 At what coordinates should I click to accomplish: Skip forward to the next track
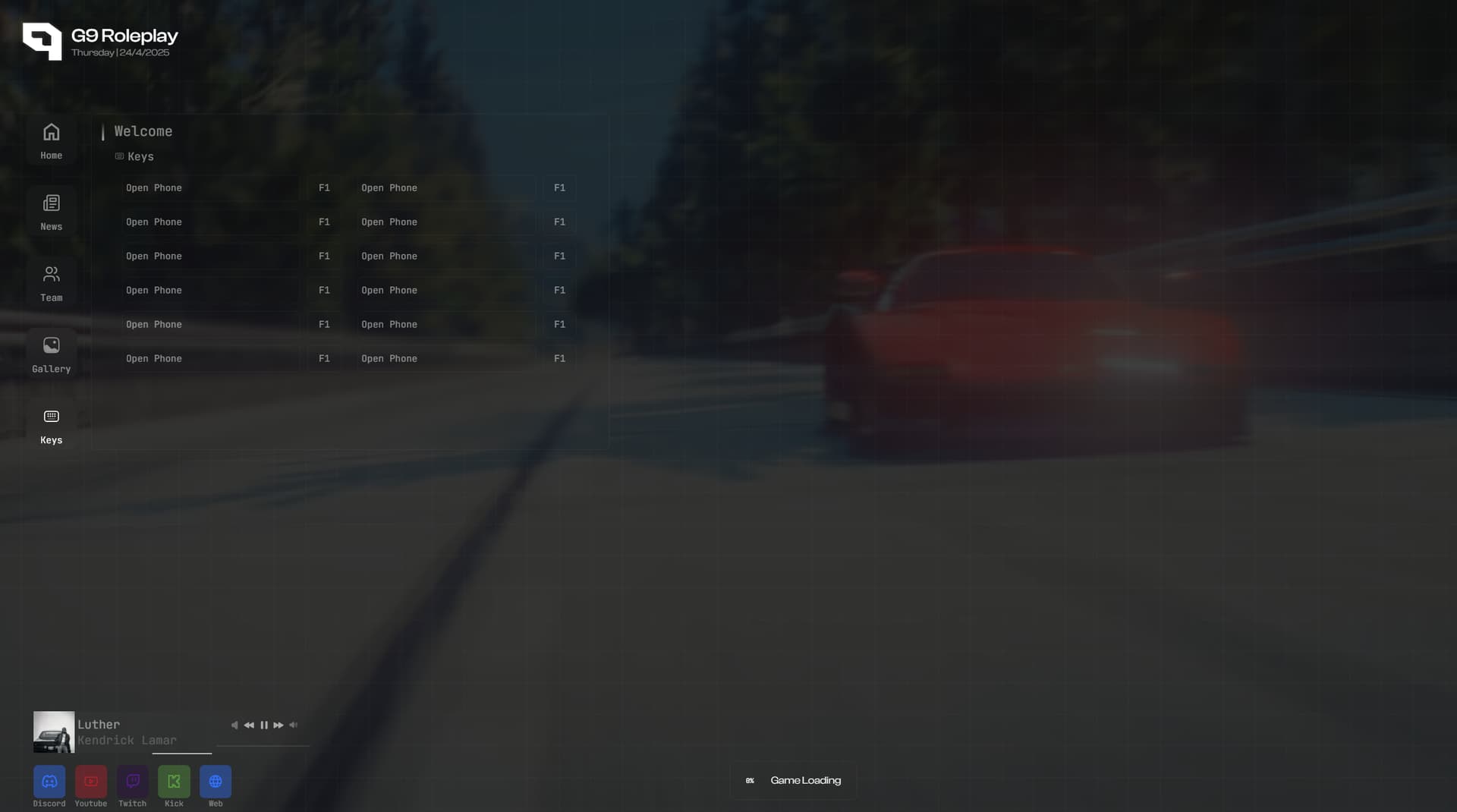pyautogui.click(x=278, y=725)
